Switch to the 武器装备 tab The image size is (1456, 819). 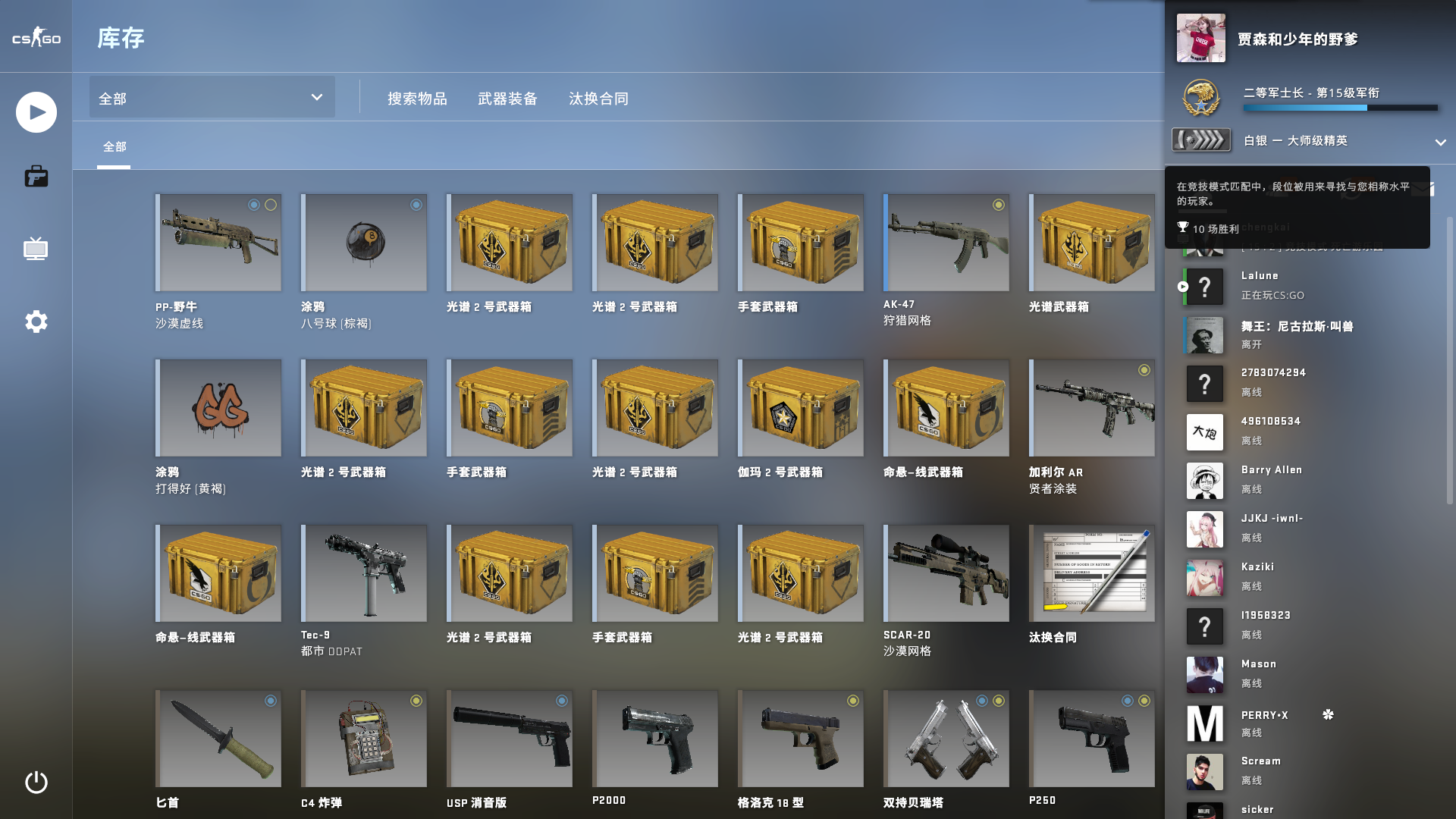(x=507, y=99)
